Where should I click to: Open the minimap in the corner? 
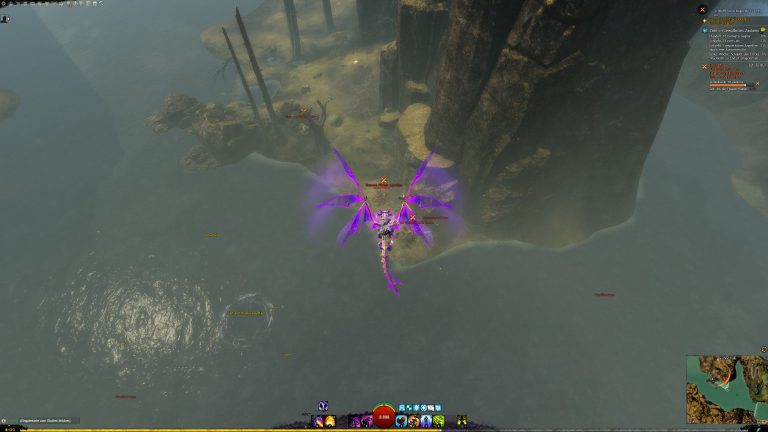(726, 388)
